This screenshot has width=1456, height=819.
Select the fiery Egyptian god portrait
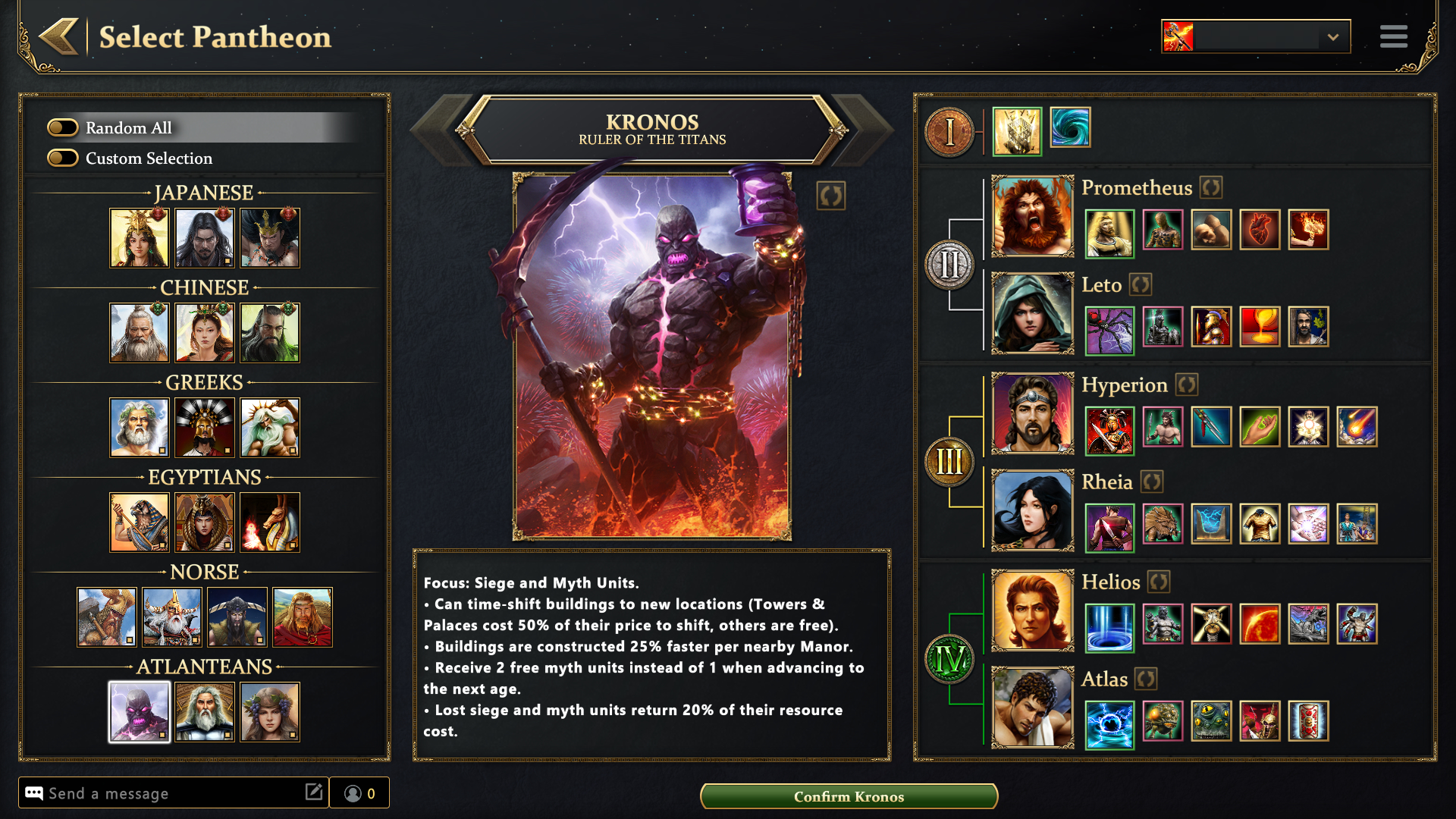point(270,522)
